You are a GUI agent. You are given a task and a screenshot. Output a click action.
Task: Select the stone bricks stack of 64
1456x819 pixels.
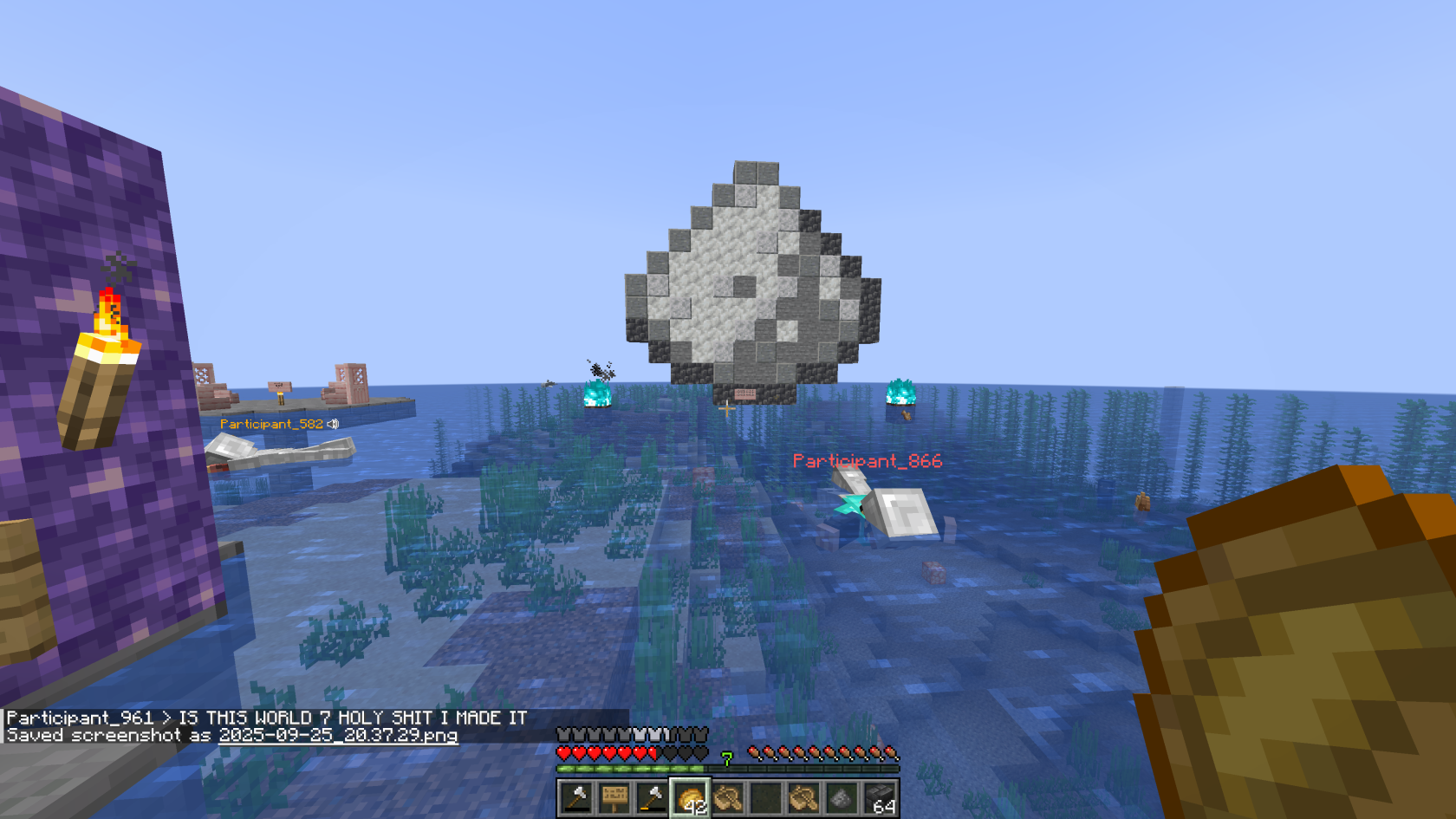[879, 797]
